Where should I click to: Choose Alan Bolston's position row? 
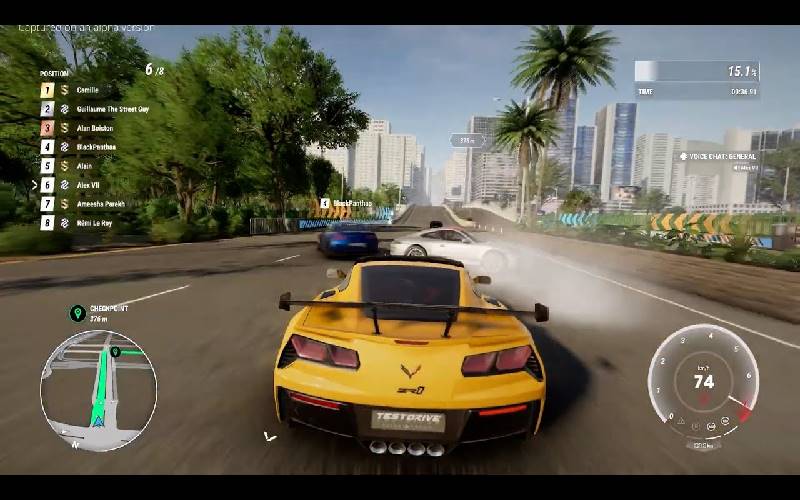[x=95, y=128]
